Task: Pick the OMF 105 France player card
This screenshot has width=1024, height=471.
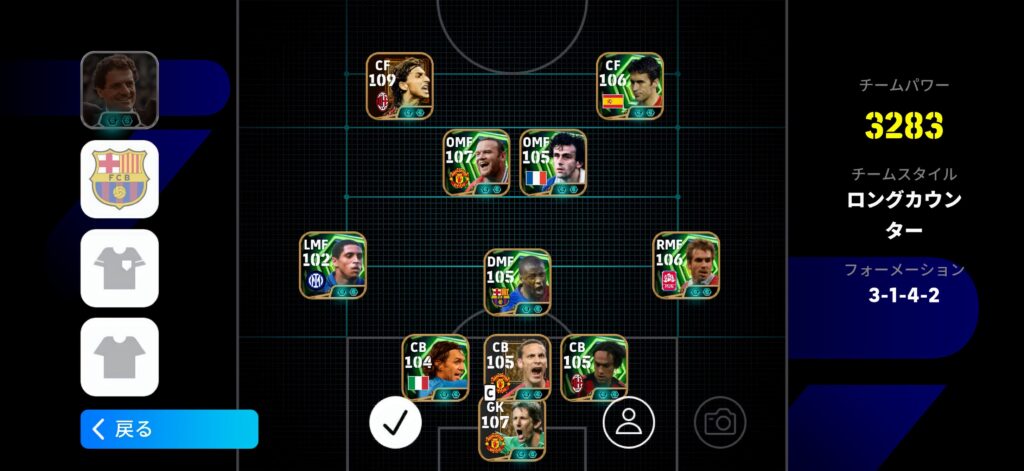Action: pyautogui.click(x=553, y=163)
